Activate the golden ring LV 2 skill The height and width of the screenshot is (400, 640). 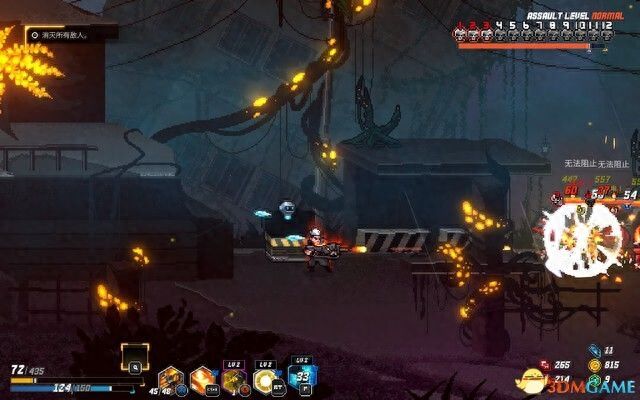[267, 380]
